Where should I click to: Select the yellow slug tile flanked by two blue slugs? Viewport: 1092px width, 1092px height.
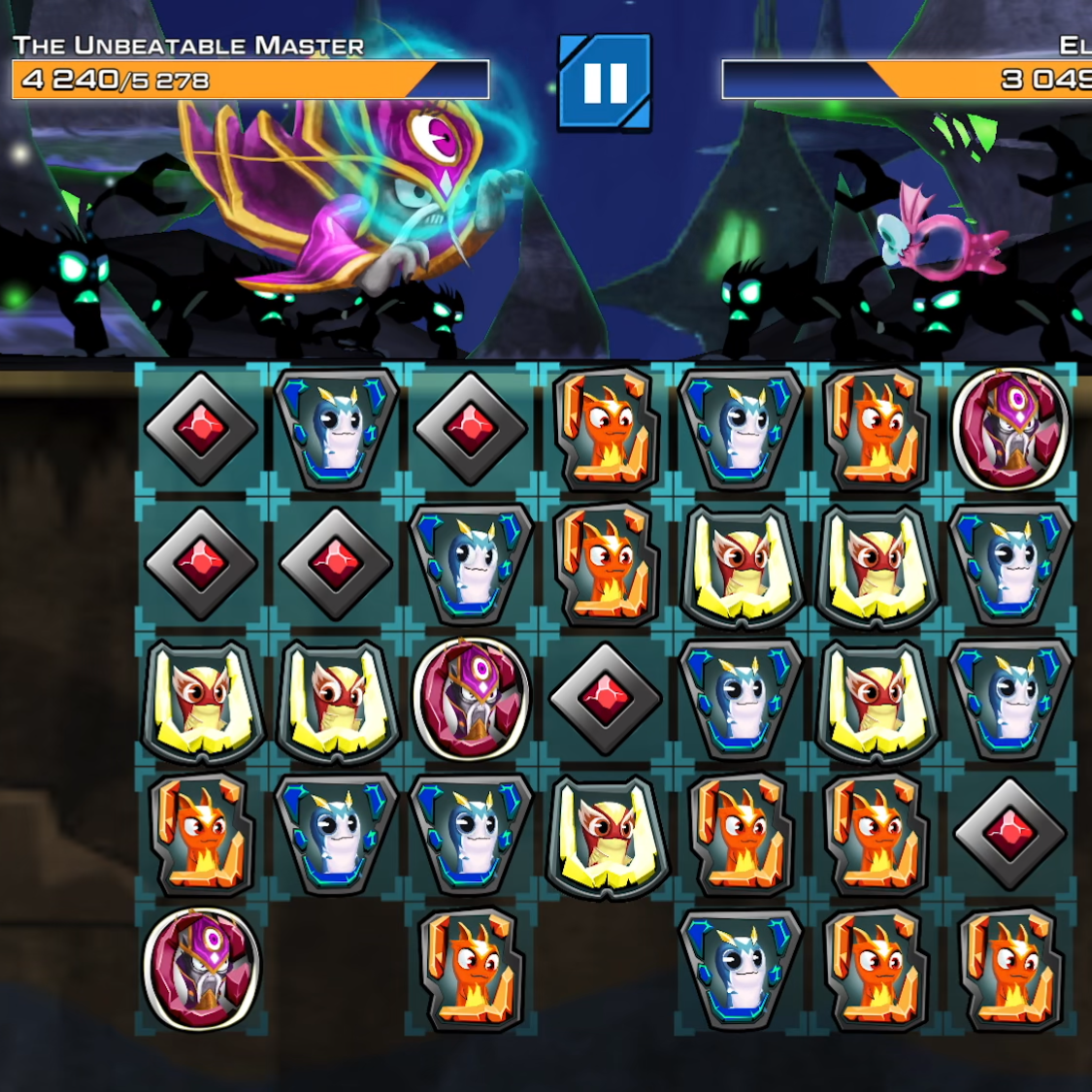(x=876, y=697)
